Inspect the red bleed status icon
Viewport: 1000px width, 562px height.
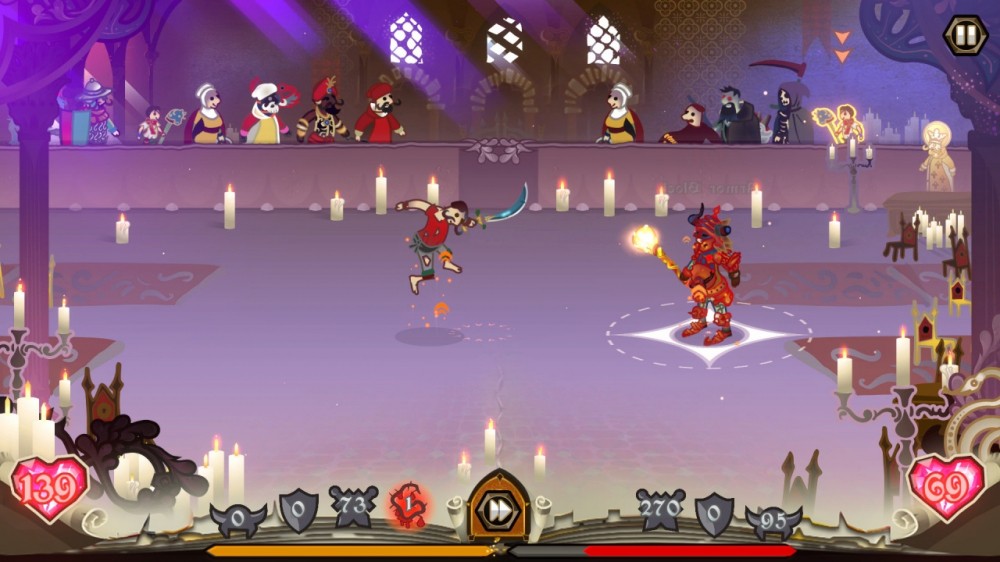[x=408, y=506]
